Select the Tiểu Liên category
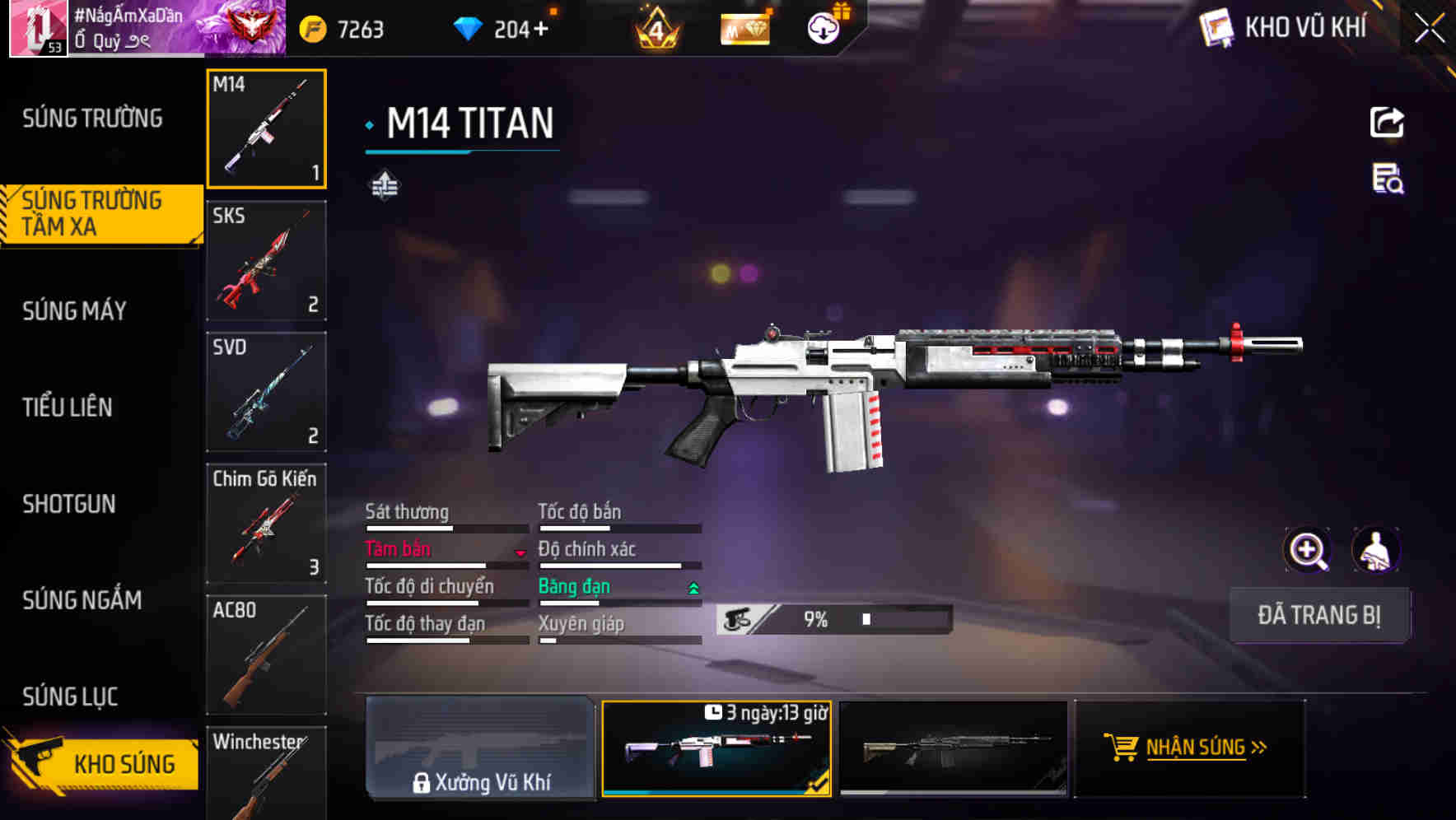This screenshot has width=1456, height=820. 68,407
